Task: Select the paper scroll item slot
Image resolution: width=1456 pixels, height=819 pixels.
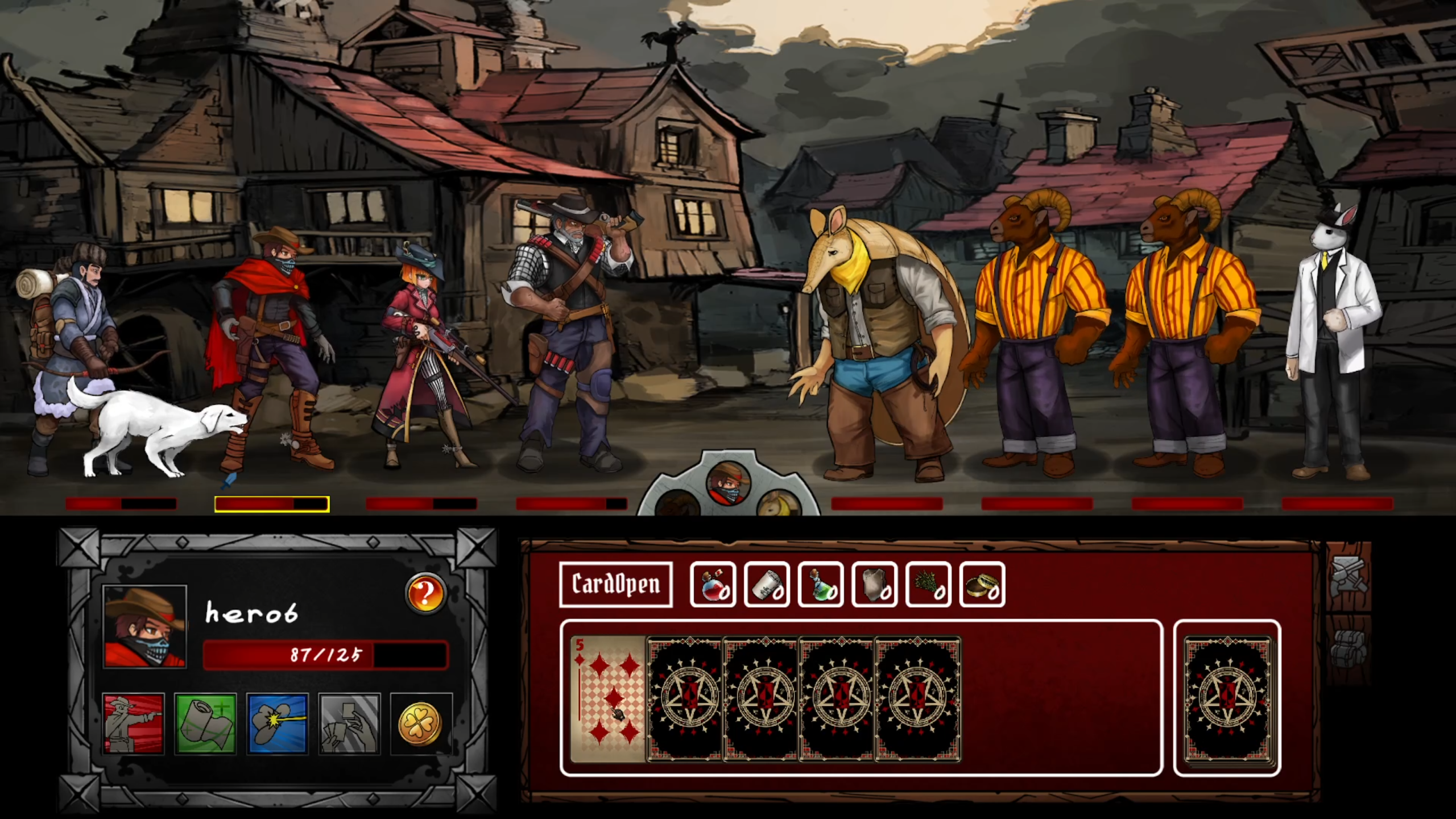Action: click(x=767, y=585)
